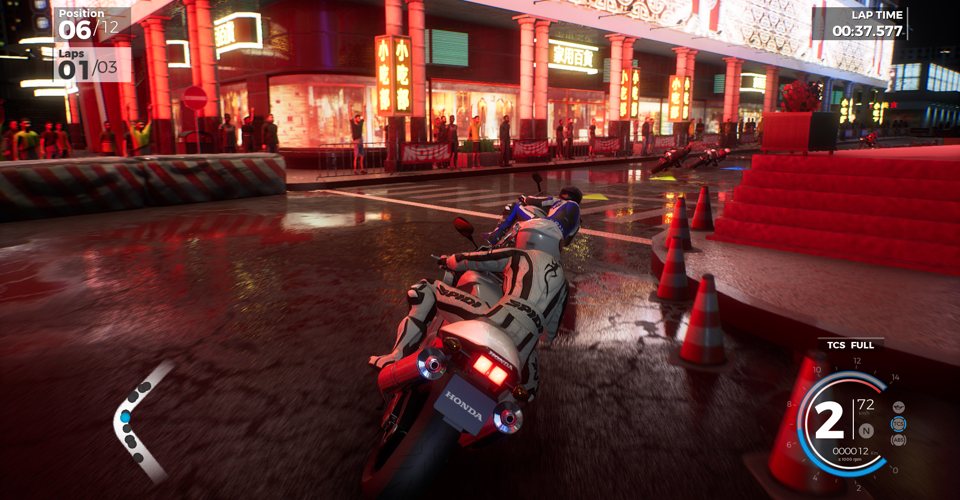Toggle the ABS indicator icon

[897, 439]
